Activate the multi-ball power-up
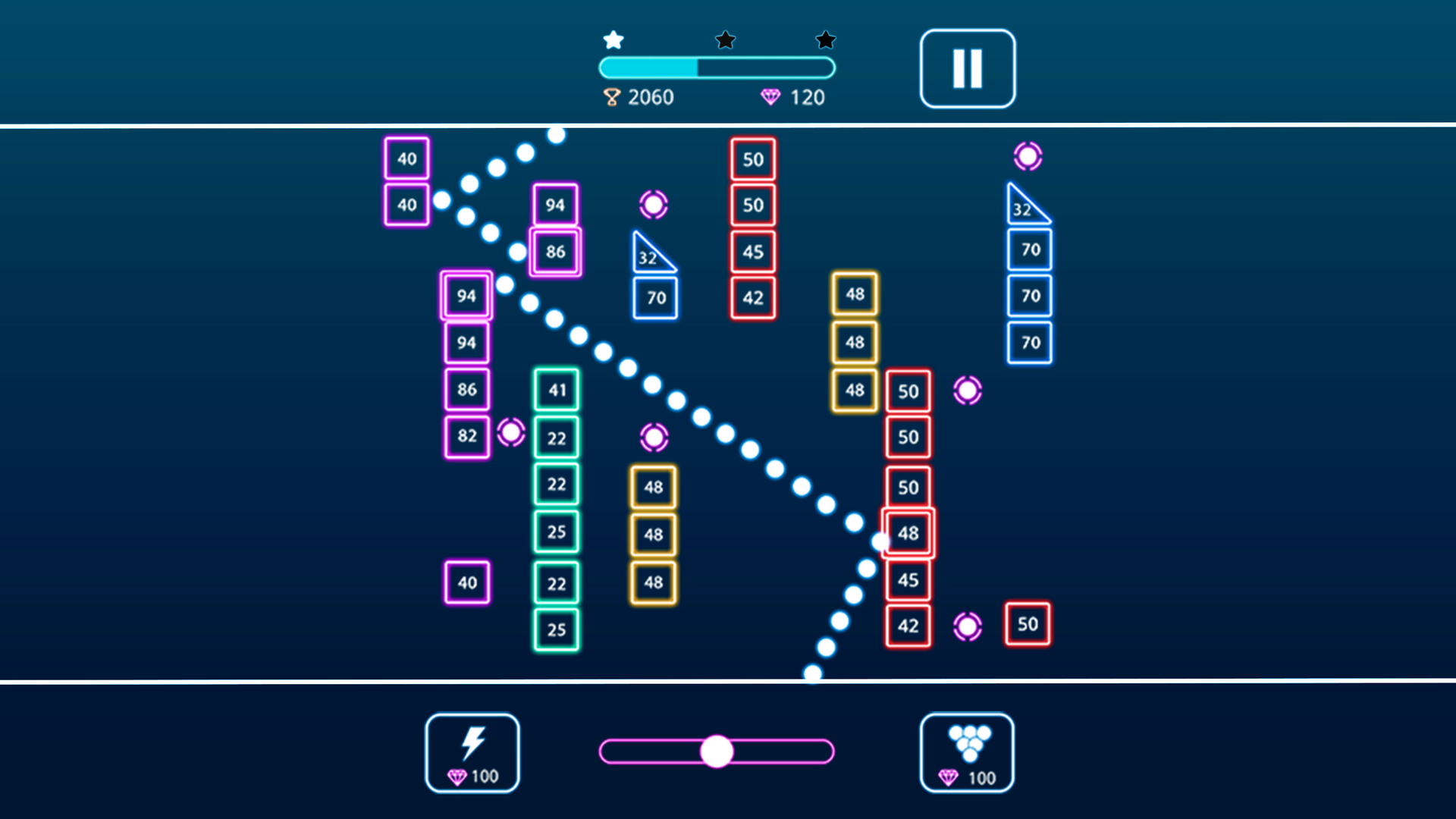Image resolution: width=1456 pixels, height=819 pixels. coord(967,751)
